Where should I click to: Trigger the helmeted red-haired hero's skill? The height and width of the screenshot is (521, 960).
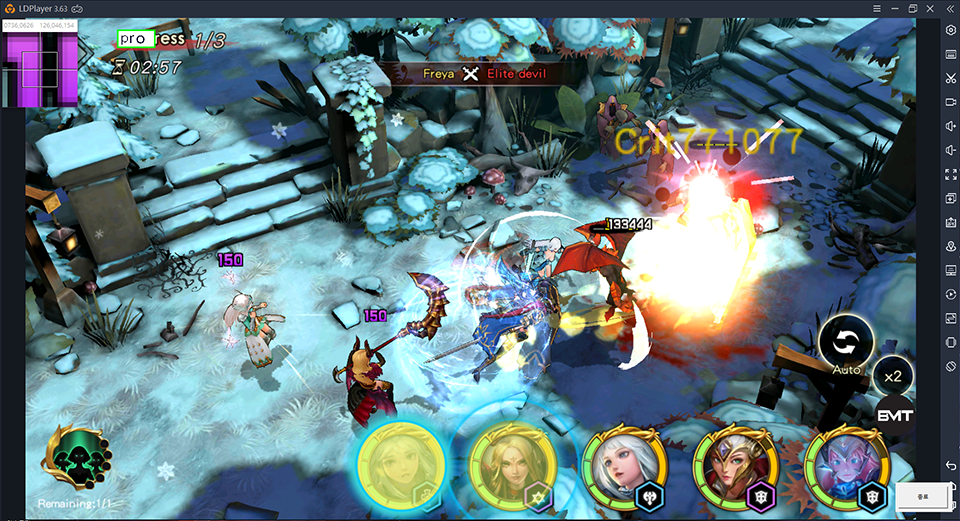pos(733,468)
